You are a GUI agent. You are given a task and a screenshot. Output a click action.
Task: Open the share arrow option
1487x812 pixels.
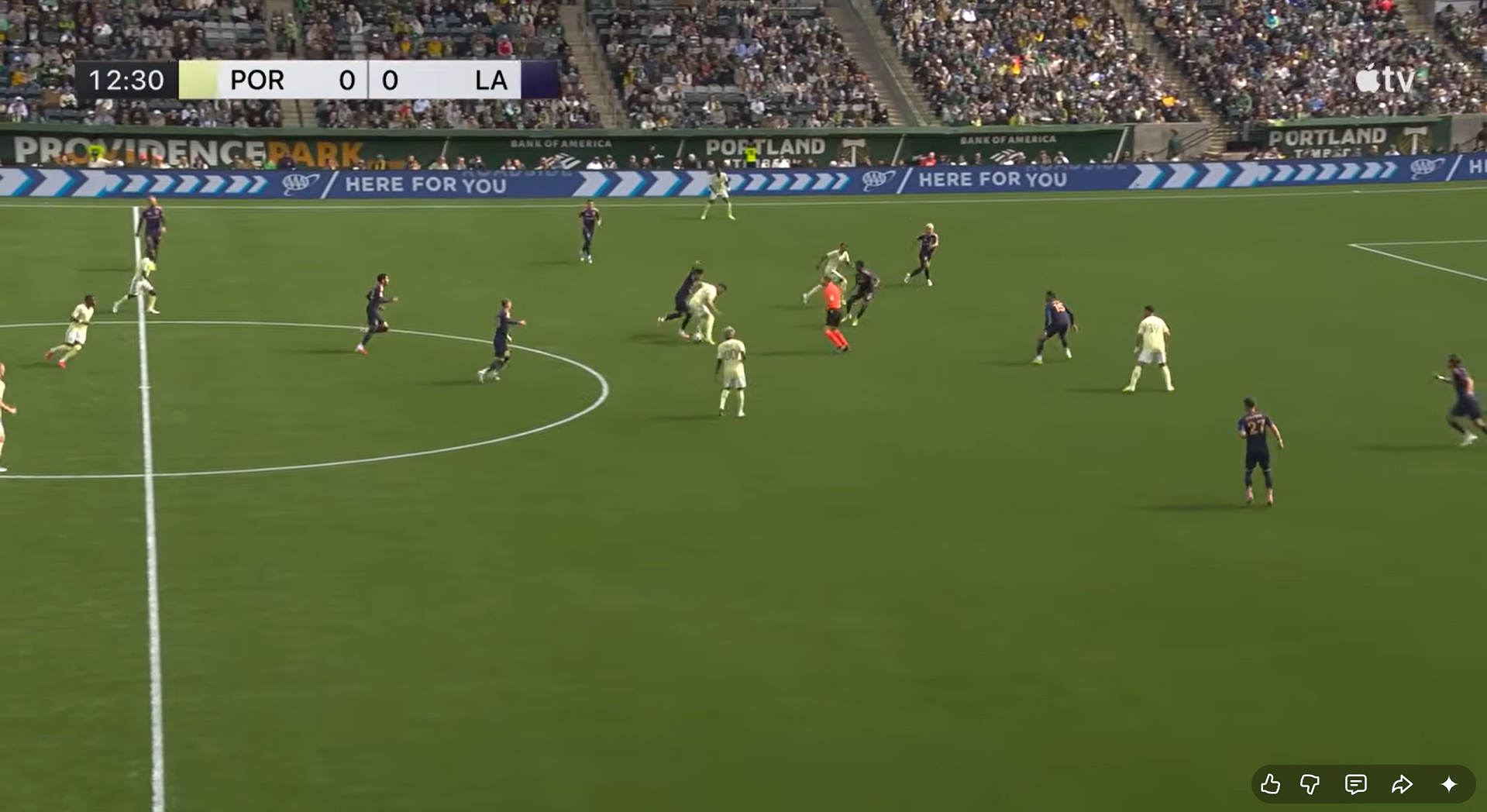(x=1402, y=784)
